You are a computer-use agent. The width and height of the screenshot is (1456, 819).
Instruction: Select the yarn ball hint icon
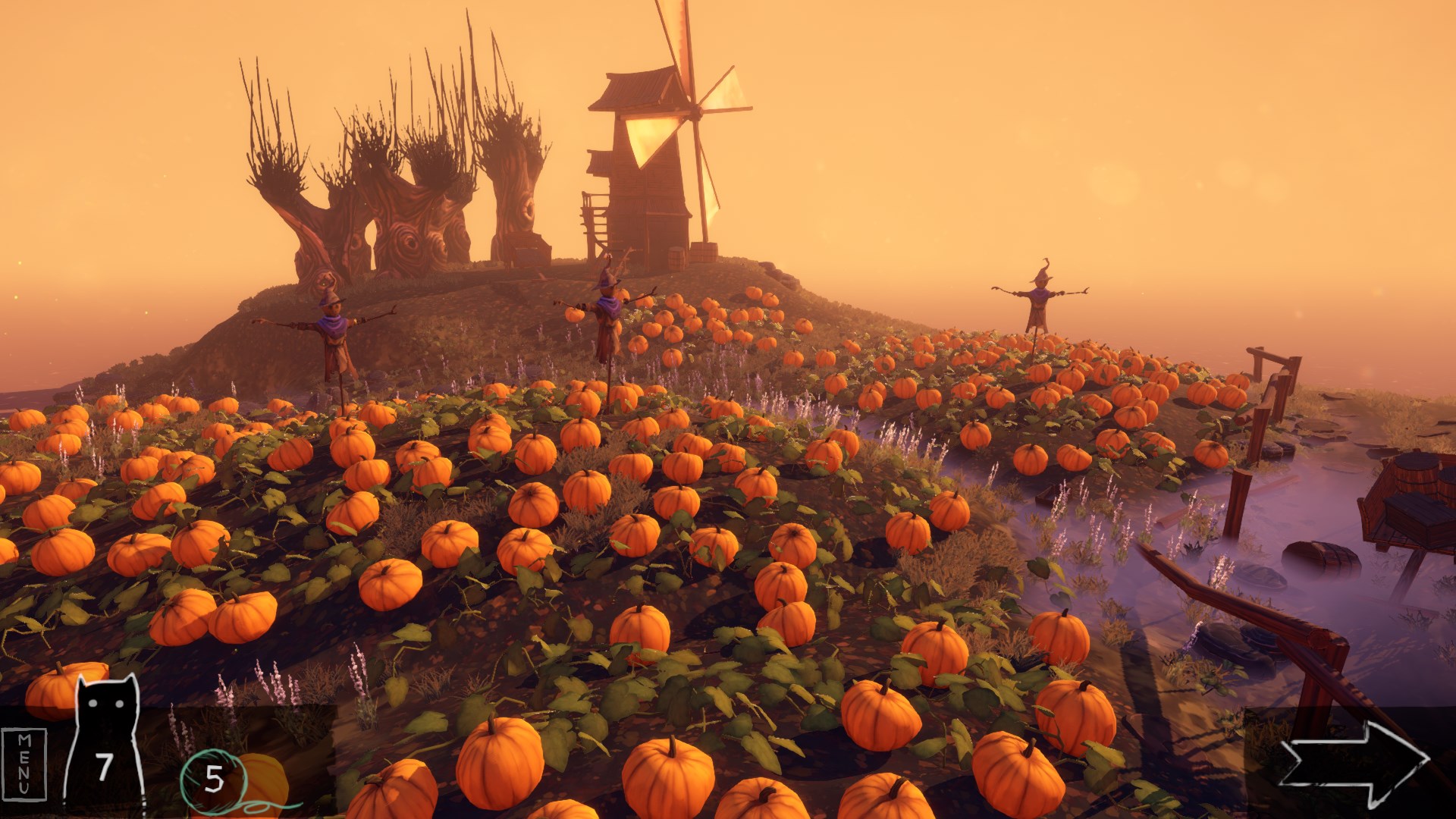click(212, 778)
